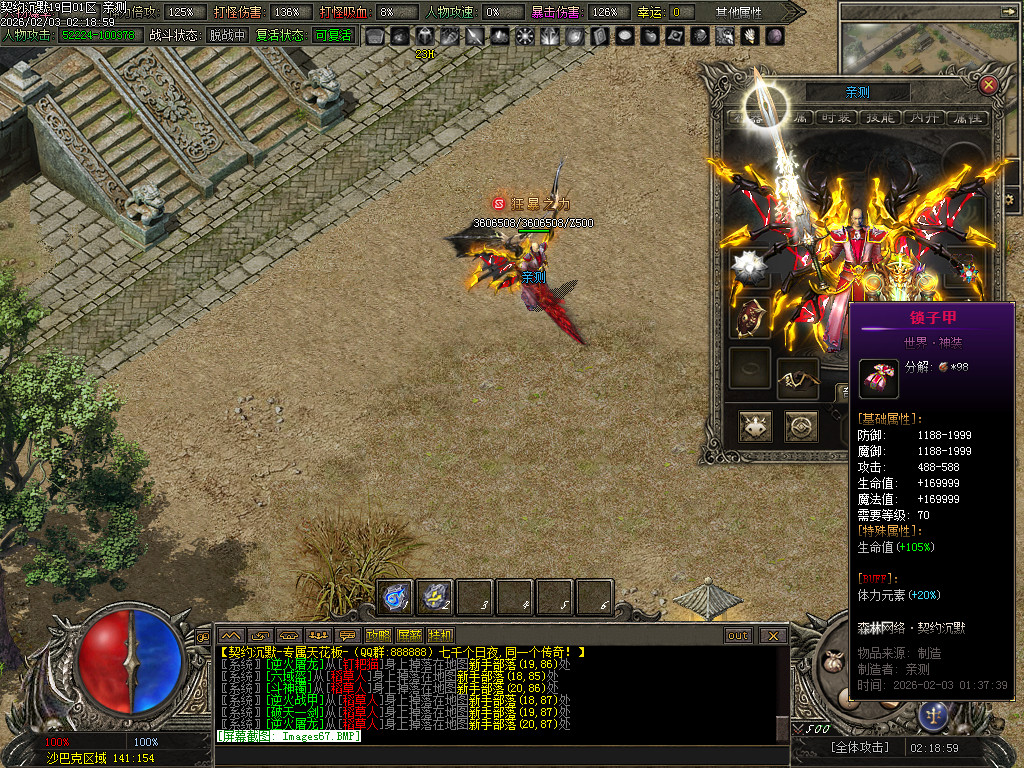Switch to the 时装 tab
Viewport: 1024px width, 768px height.
click(835, 118)
